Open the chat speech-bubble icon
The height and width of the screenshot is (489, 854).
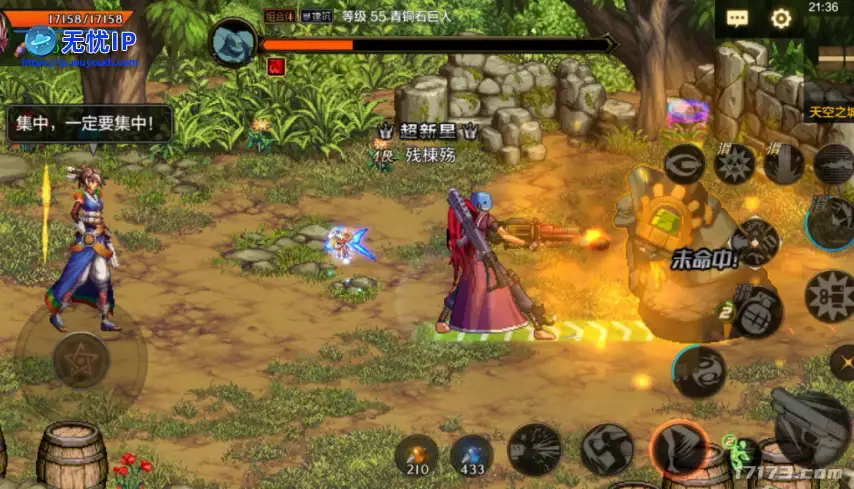pos(738,18)
